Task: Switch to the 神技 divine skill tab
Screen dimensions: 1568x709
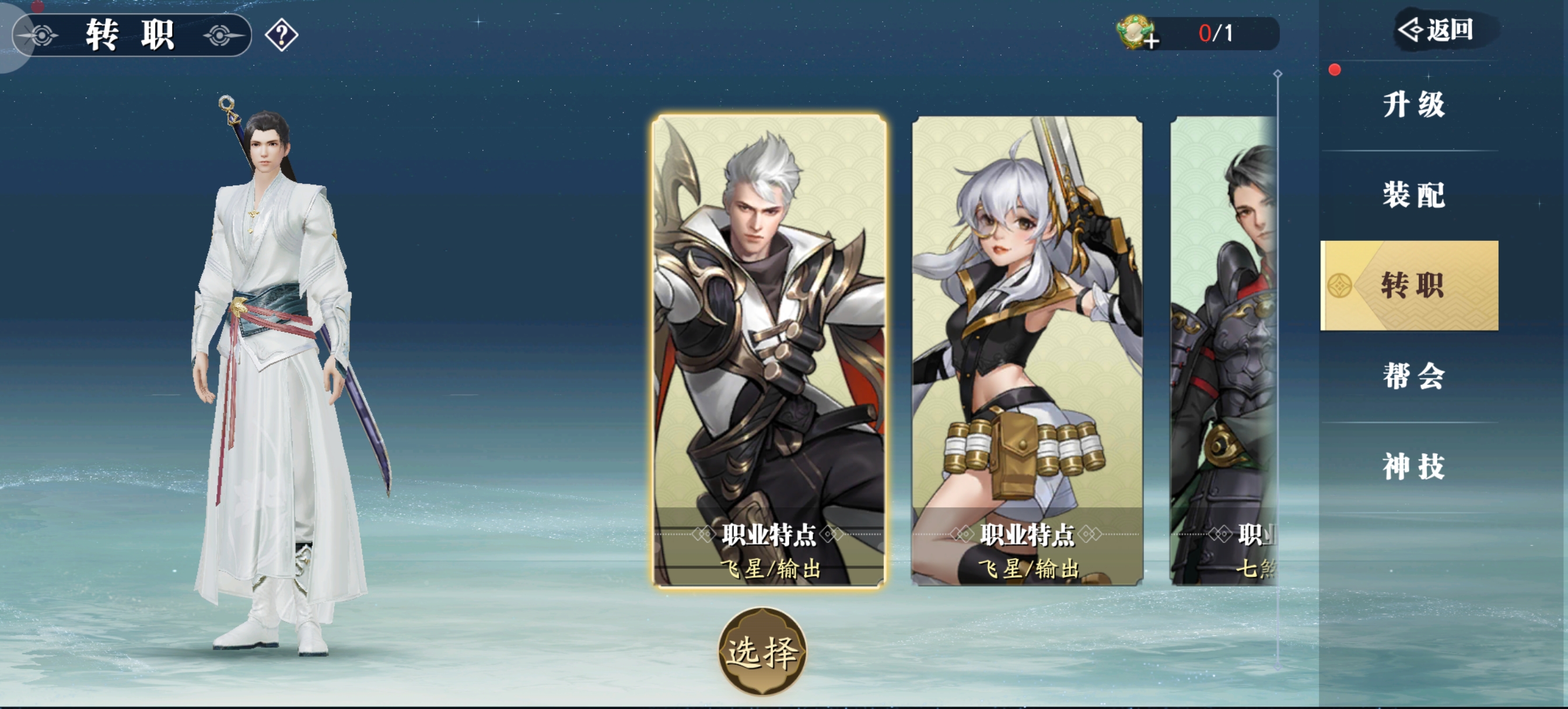Action: click(x=1412, y=466)
